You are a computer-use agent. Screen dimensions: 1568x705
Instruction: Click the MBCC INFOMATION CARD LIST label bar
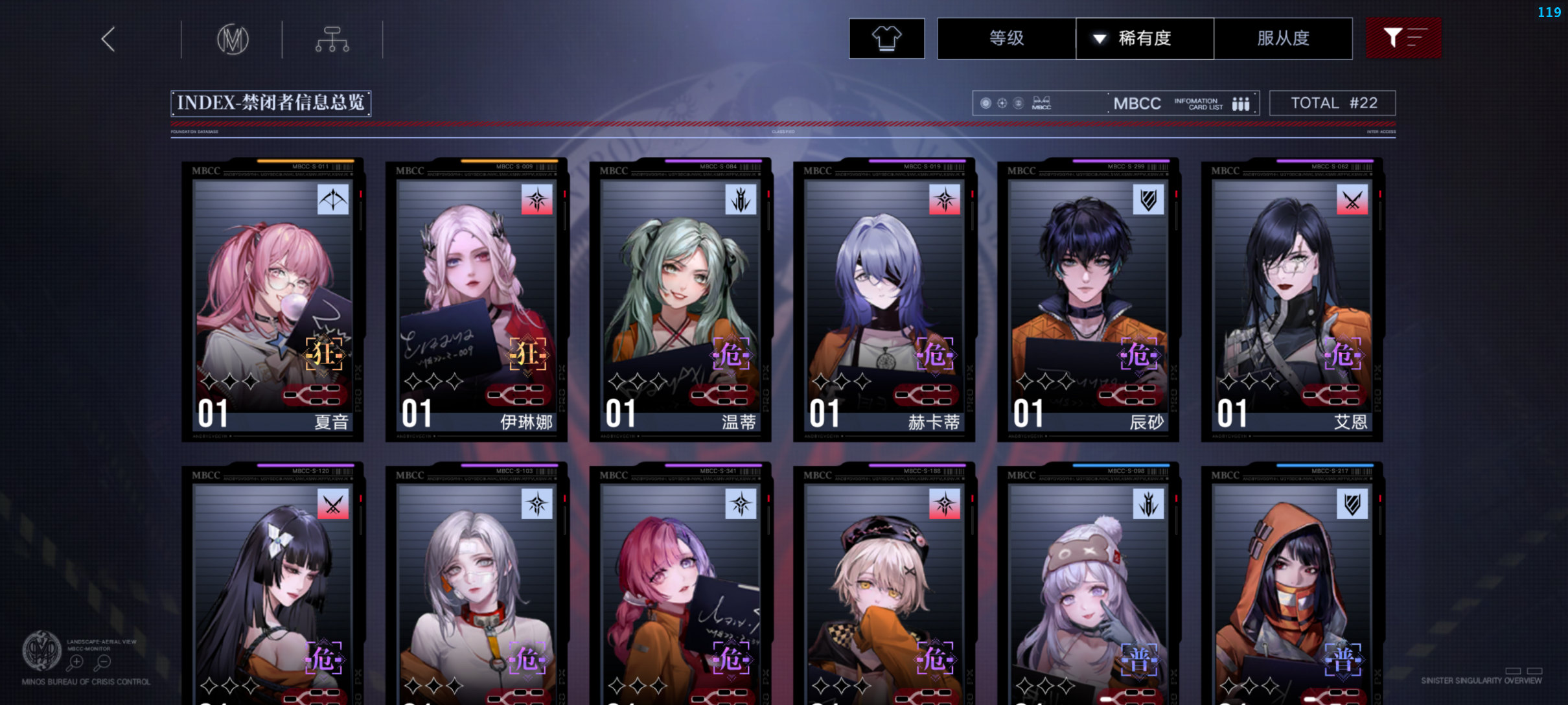pyautogui.click(x=1137, y=102)
